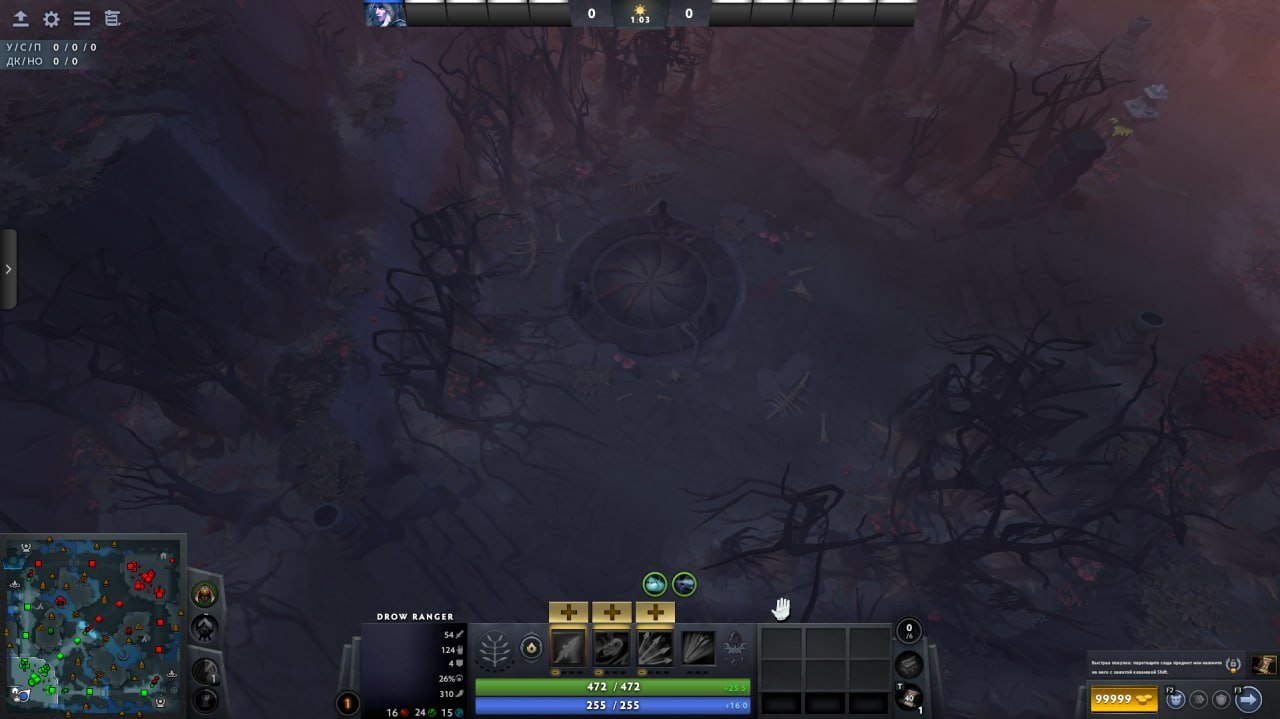The height and width of the screenshot is (719, 1280).
Task: Choose the Multishot ability icon
Action: (654, 648)
